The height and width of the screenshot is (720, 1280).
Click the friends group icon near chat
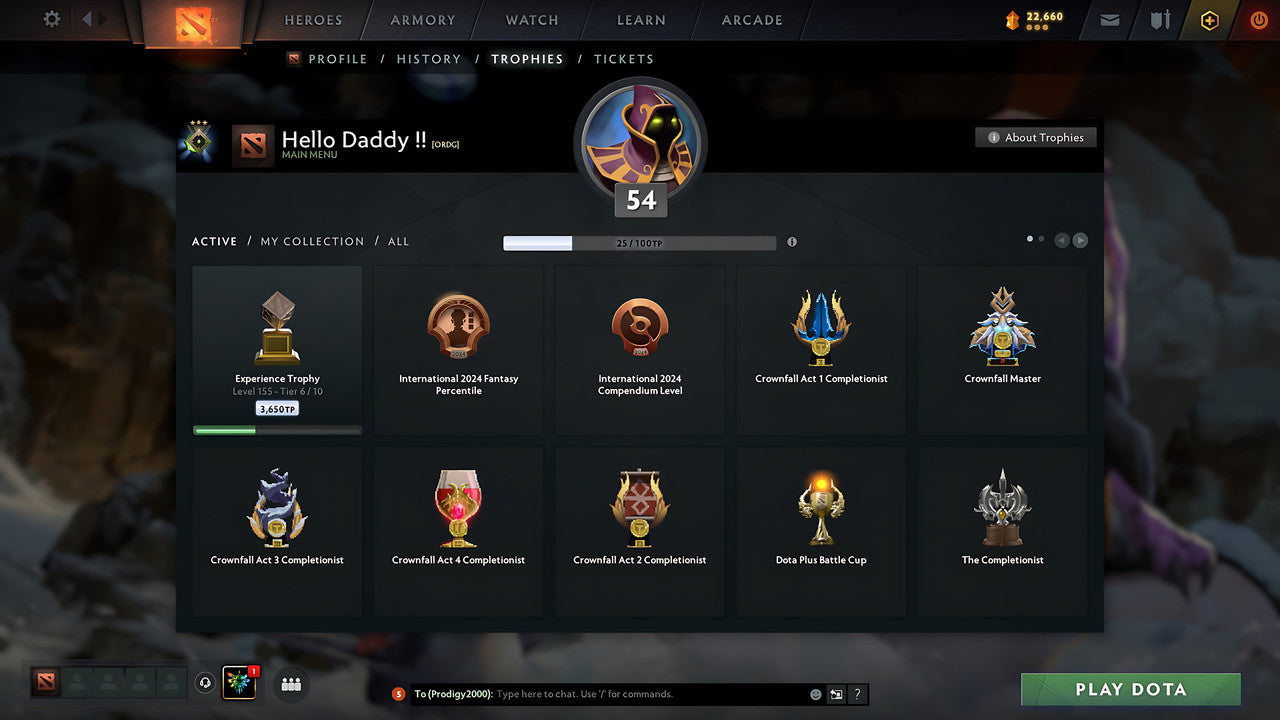click(289, 684)
